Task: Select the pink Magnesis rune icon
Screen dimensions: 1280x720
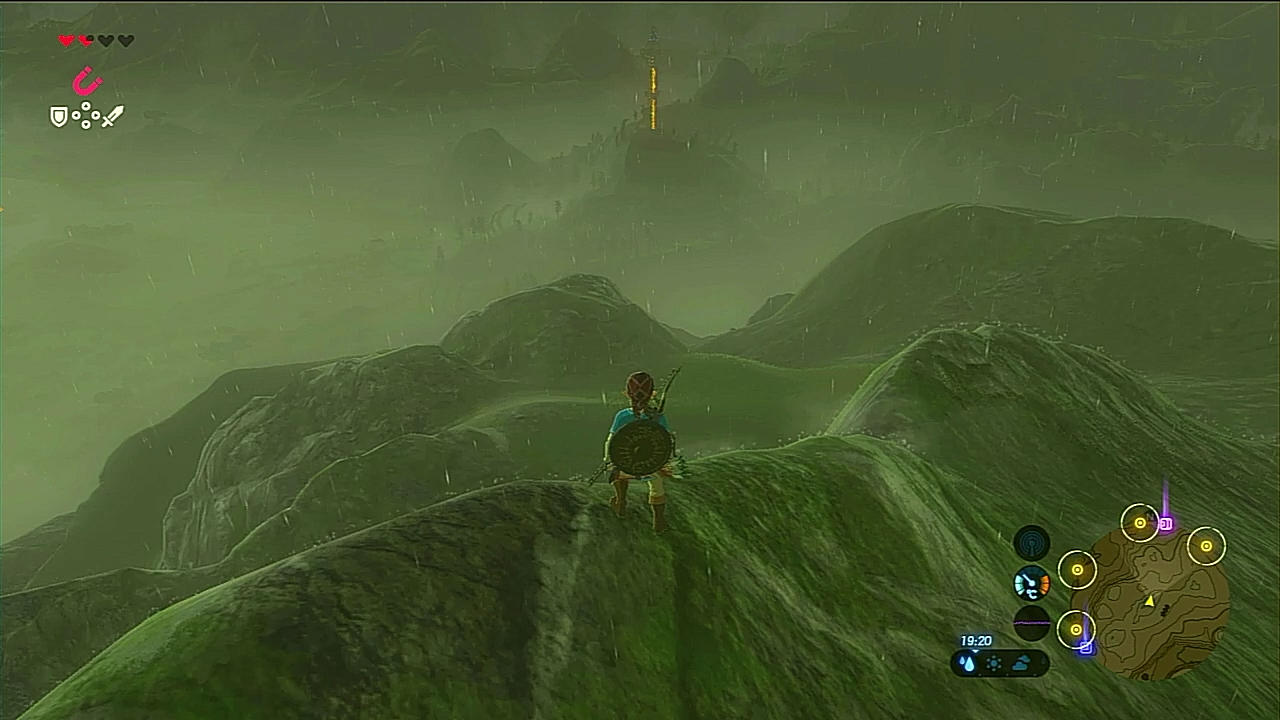Action: [88, 81]
